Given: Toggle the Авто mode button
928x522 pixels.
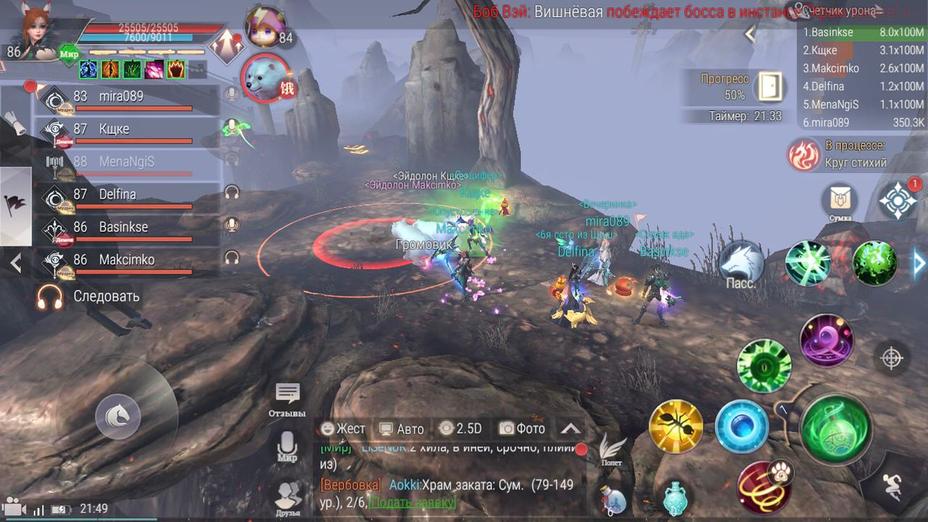Looking at the screenshot, I should click(401, 428).
